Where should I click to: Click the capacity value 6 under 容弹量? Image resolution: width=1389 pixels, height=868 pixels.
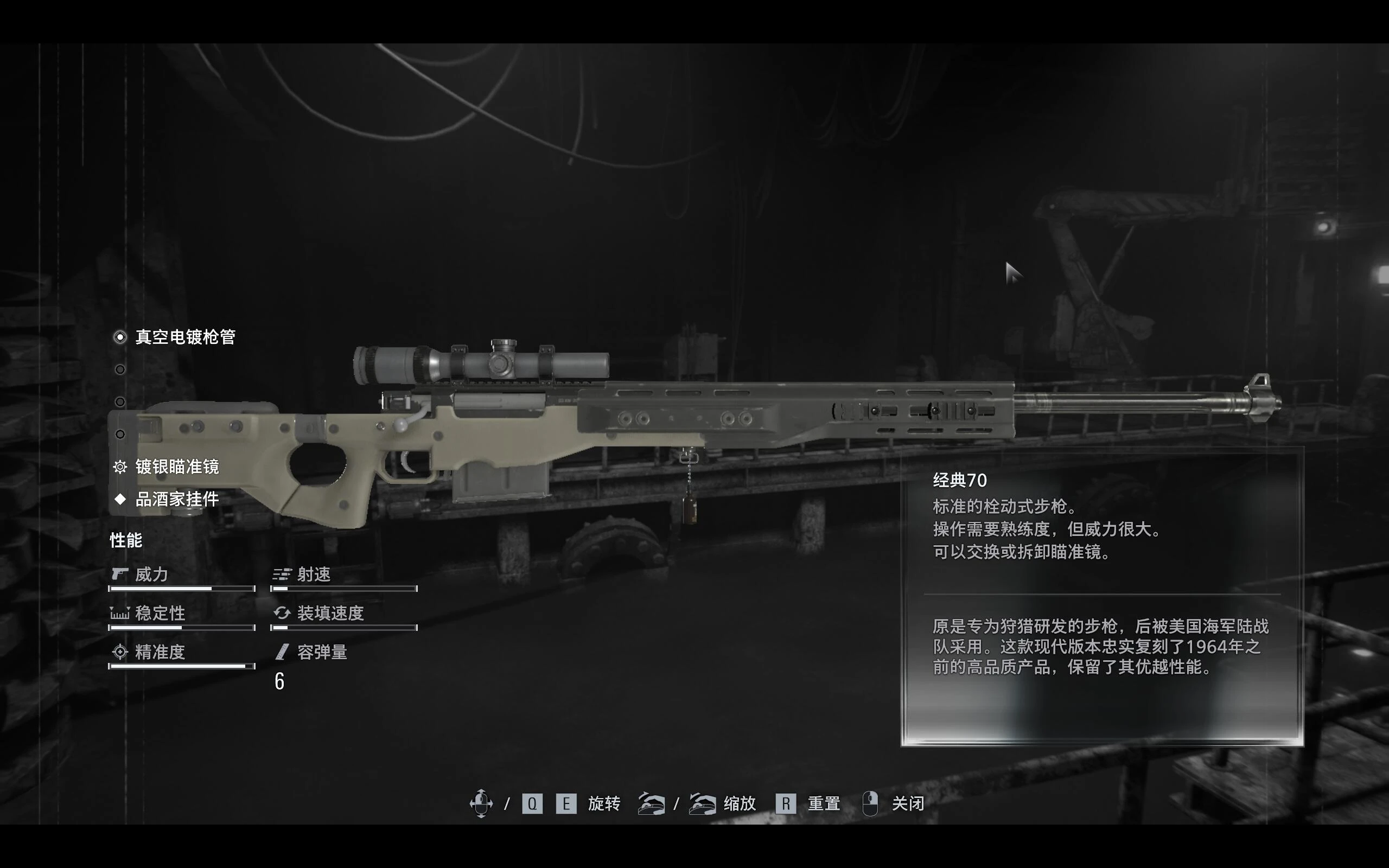[x=279, y=682]
